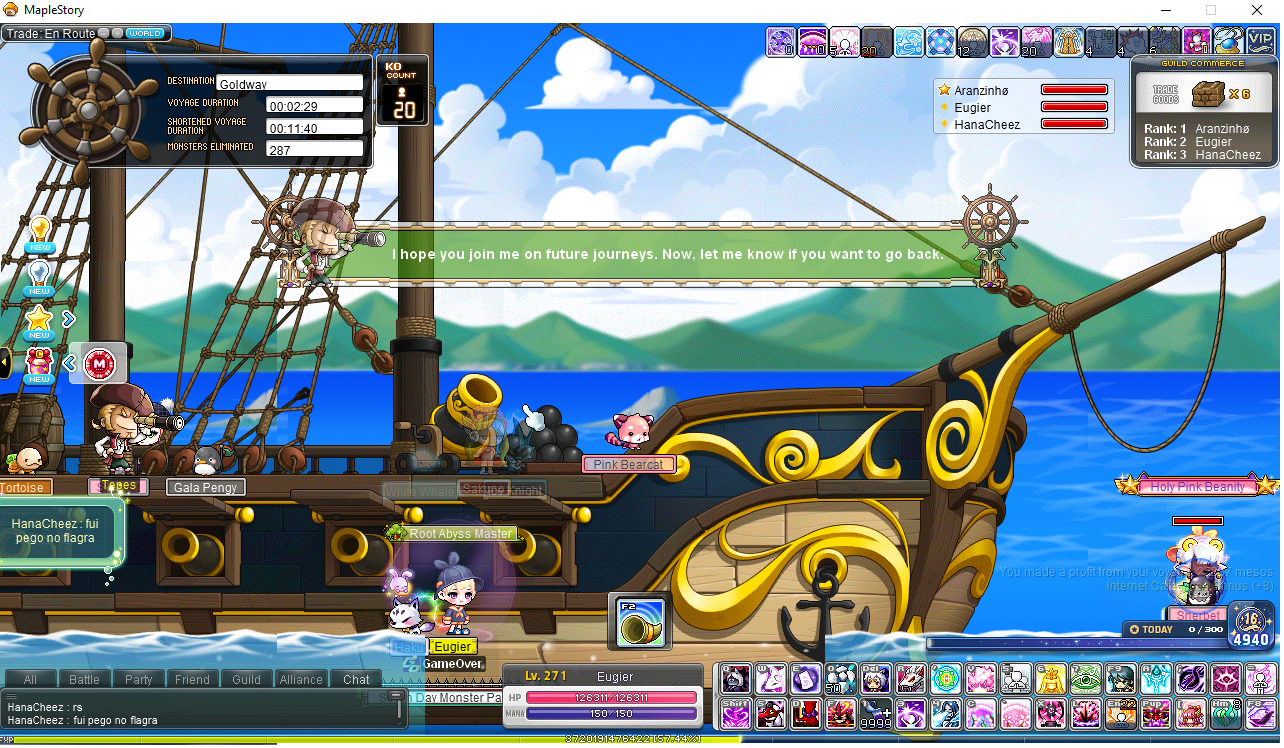The image size is (1284, 748).
Task: Click the left-edge panel pull-out tab
Action: point(5,362)
